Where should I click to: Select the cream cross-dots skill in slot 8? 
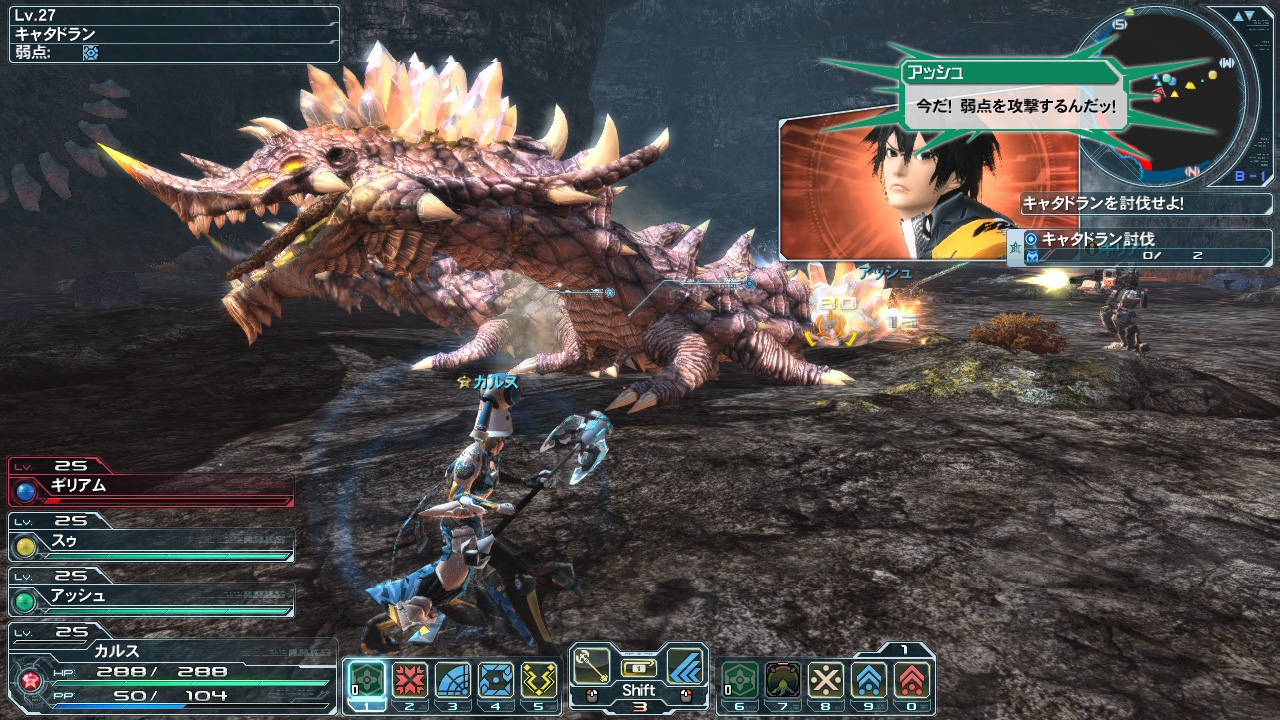tap(826, 680)
